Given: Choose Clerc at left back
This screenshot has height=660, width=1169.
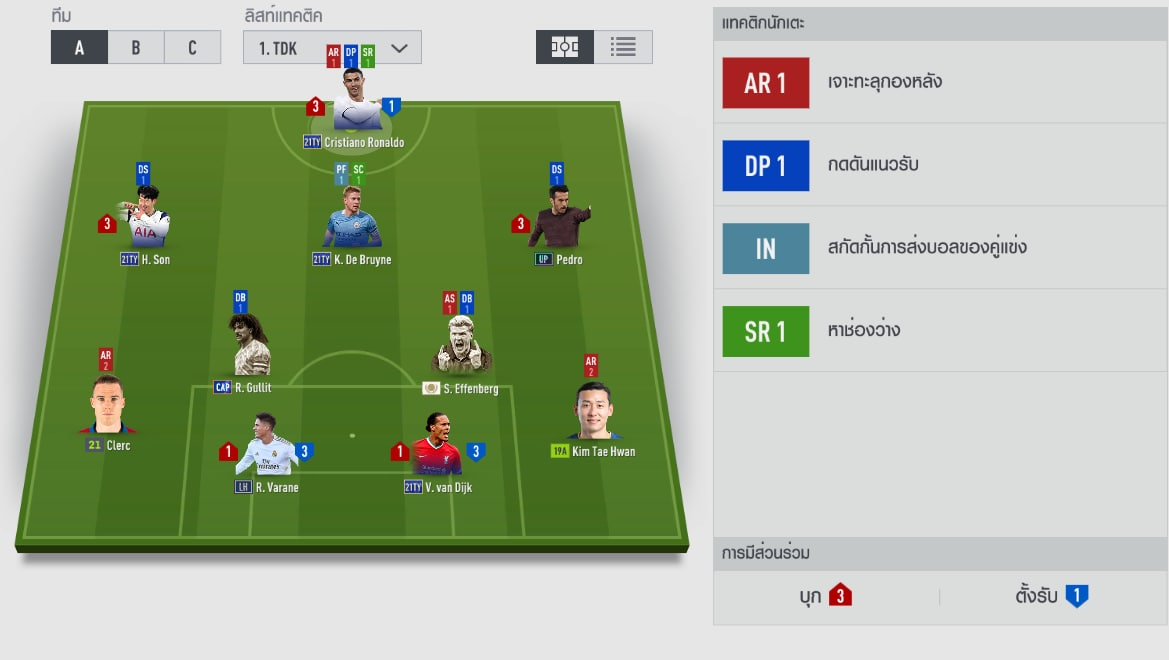Looking at the screenshot, I should (x=107, y=408).
